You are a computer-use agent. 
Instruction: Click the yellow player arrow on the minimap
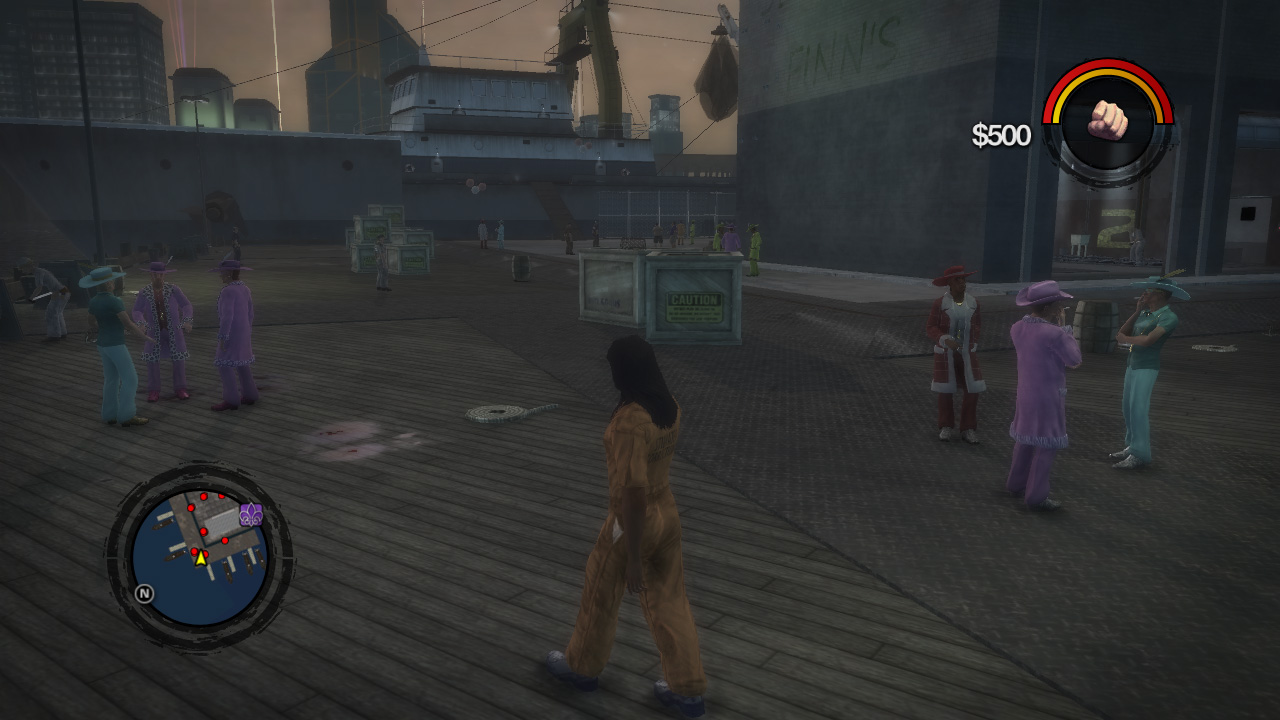(x=201, y=559)
